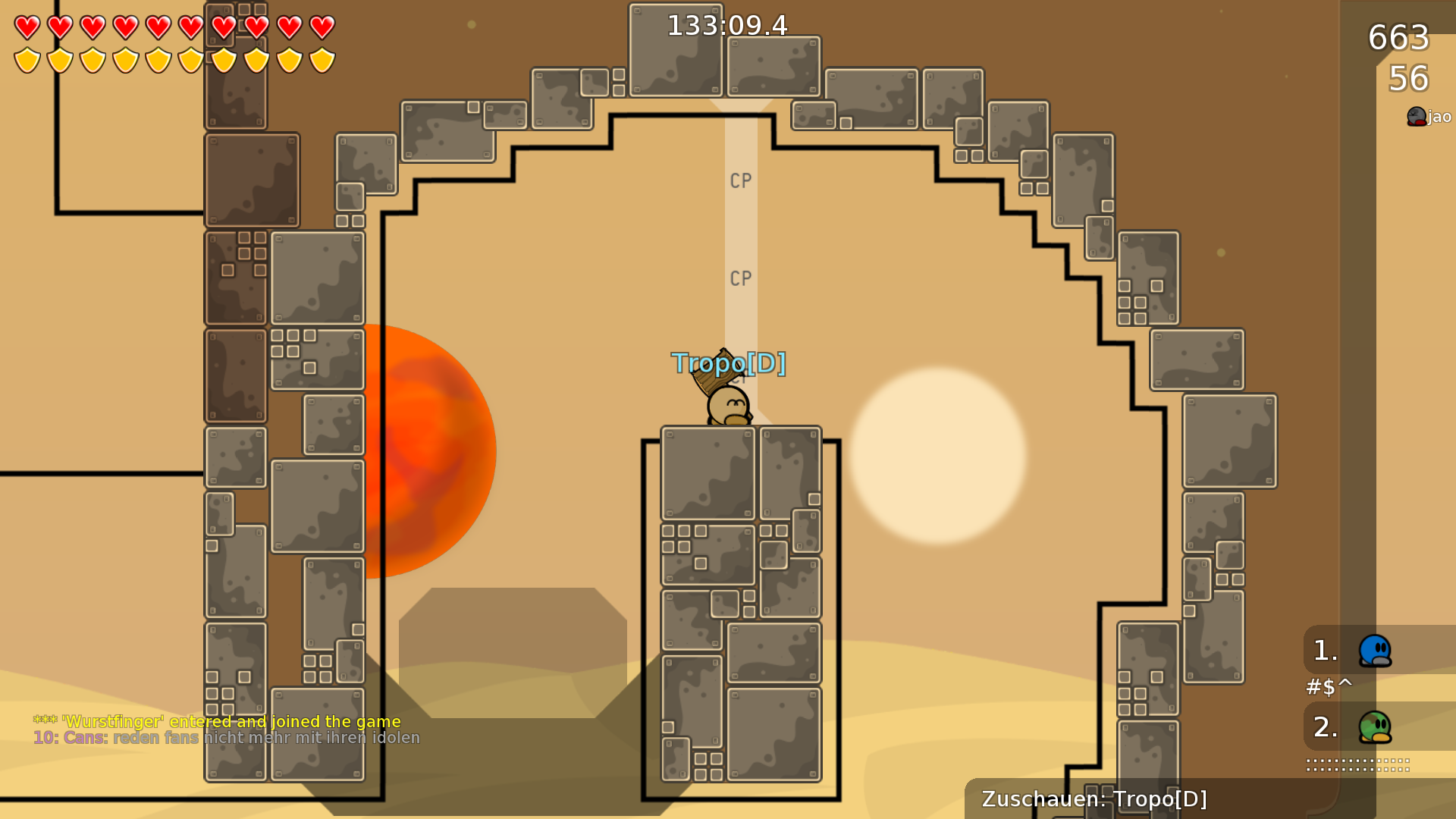Click the Cans chat message about fans

pos(225,736)
